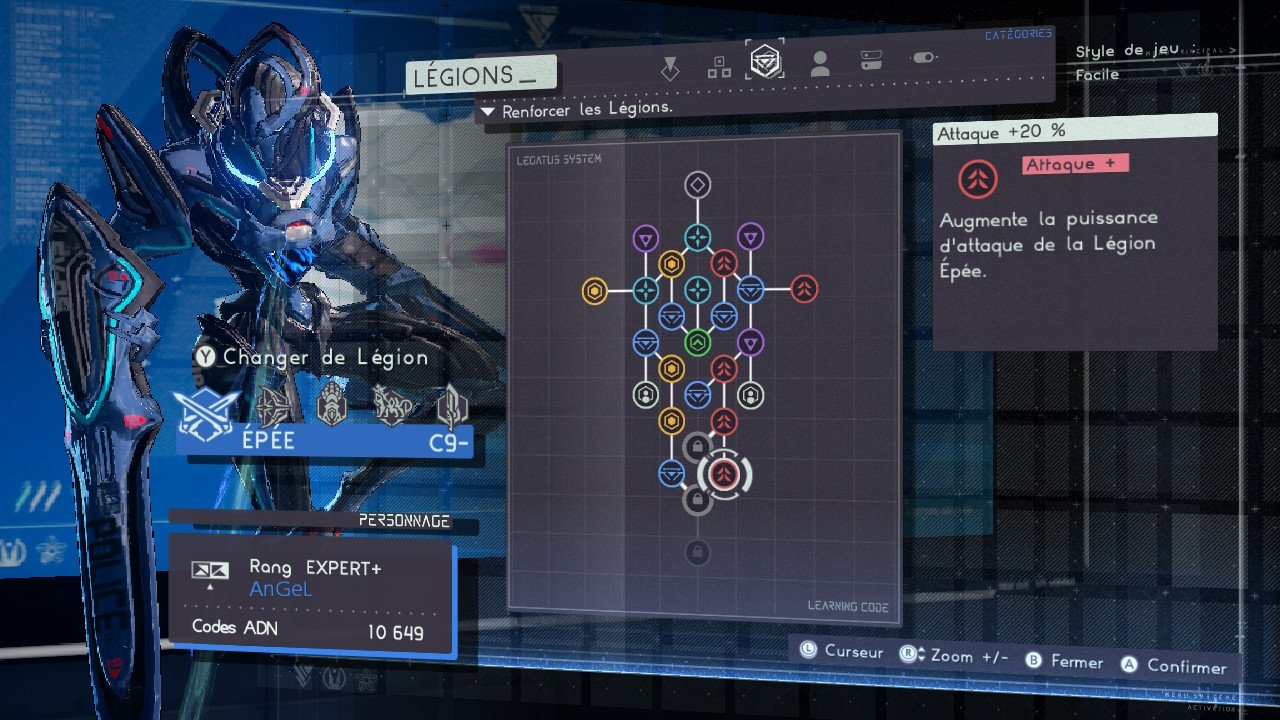Switch to the diamond-arrow category tab
Screen dimensions: 1280x720
[670, 68]
